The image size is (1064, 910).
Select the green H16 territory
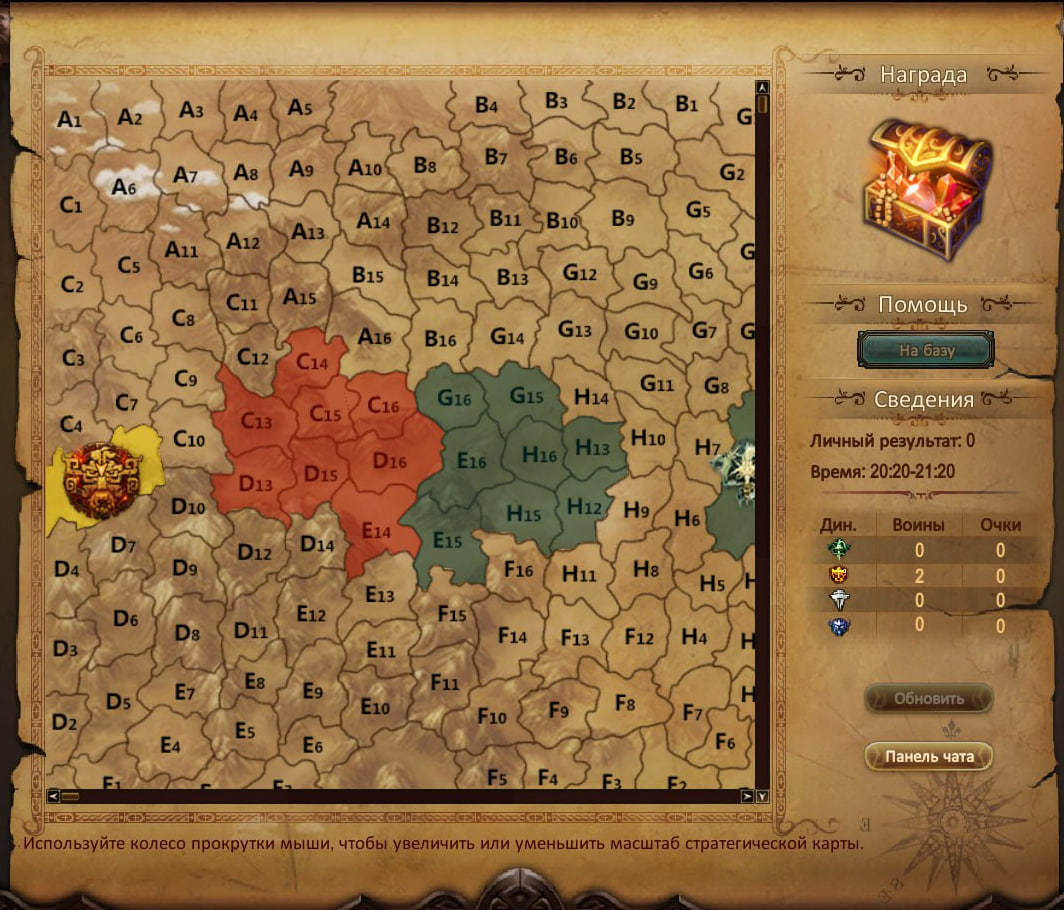[540, 456]
